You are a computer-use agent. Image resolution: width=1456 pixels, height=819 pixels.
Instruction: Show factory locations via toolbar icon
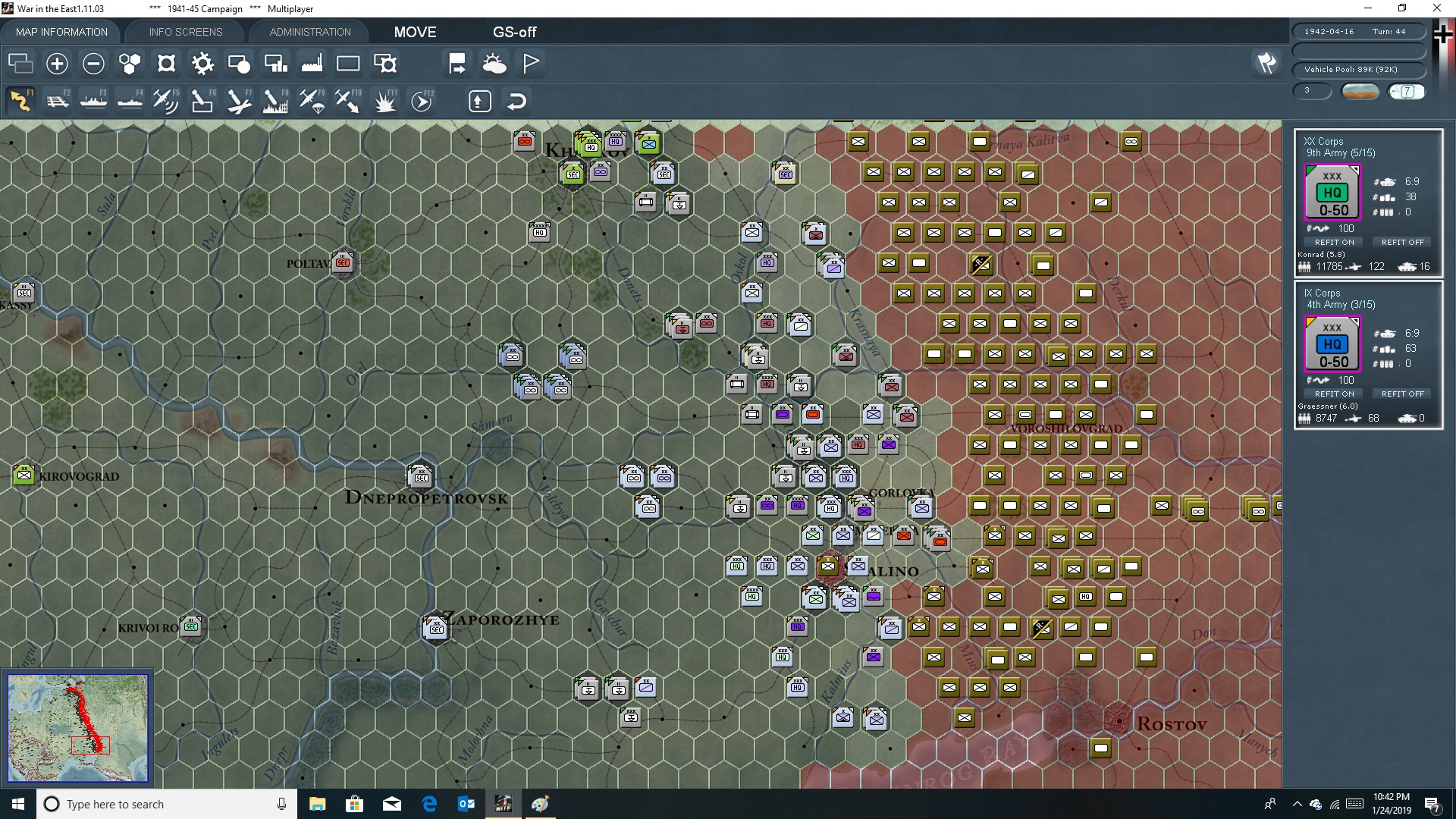pyautogui.click(x=312, y=64)
